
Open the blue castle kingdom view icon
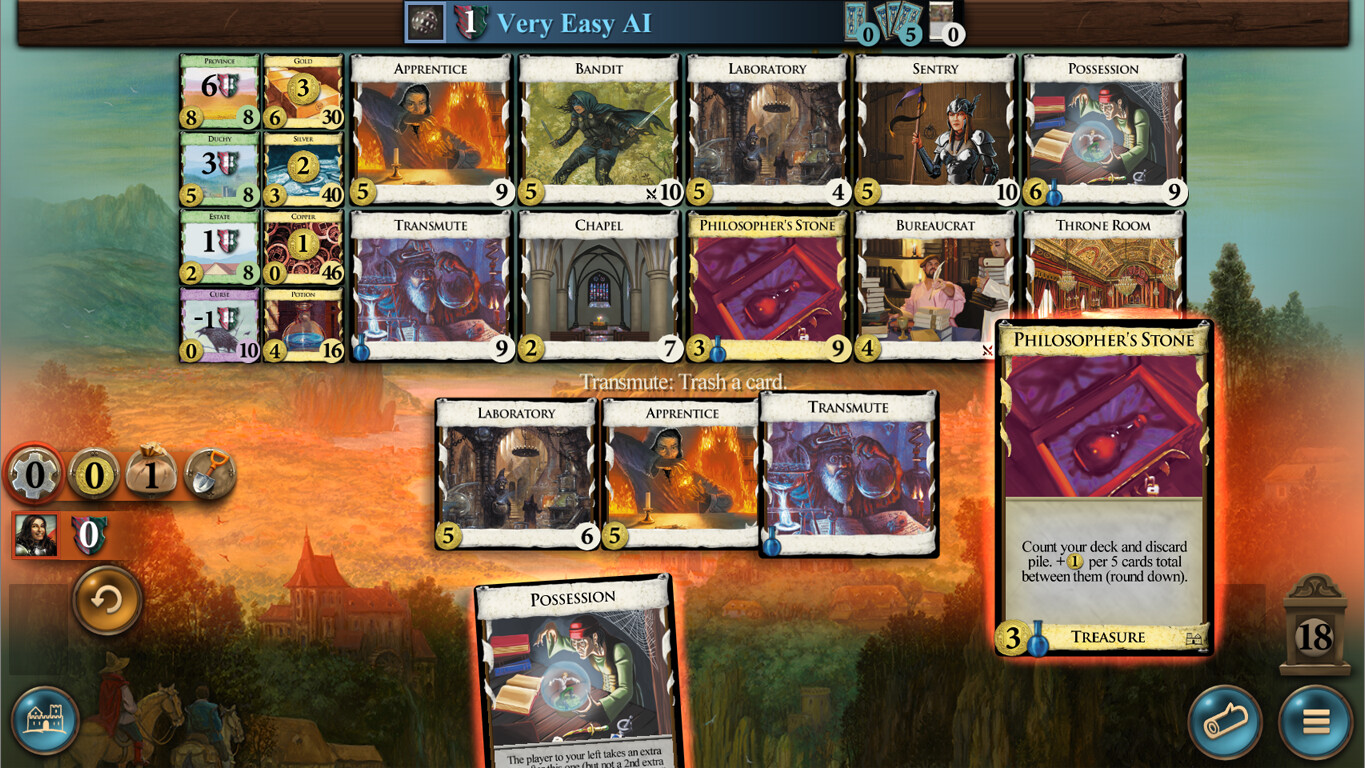coord(44,722)
